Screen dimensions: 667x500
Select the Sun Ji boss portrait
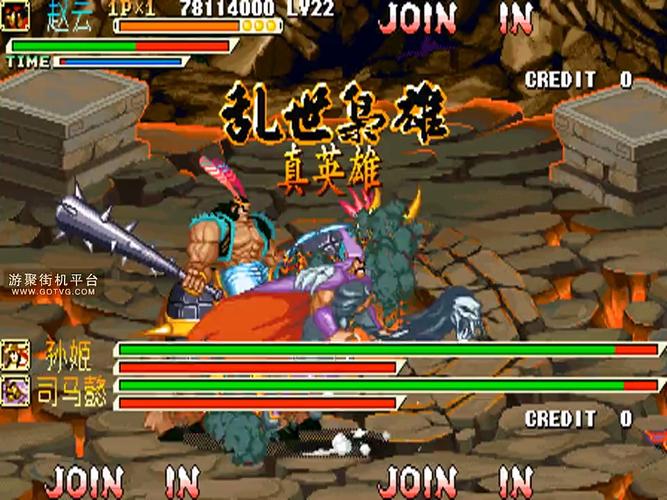pos(15,355)
